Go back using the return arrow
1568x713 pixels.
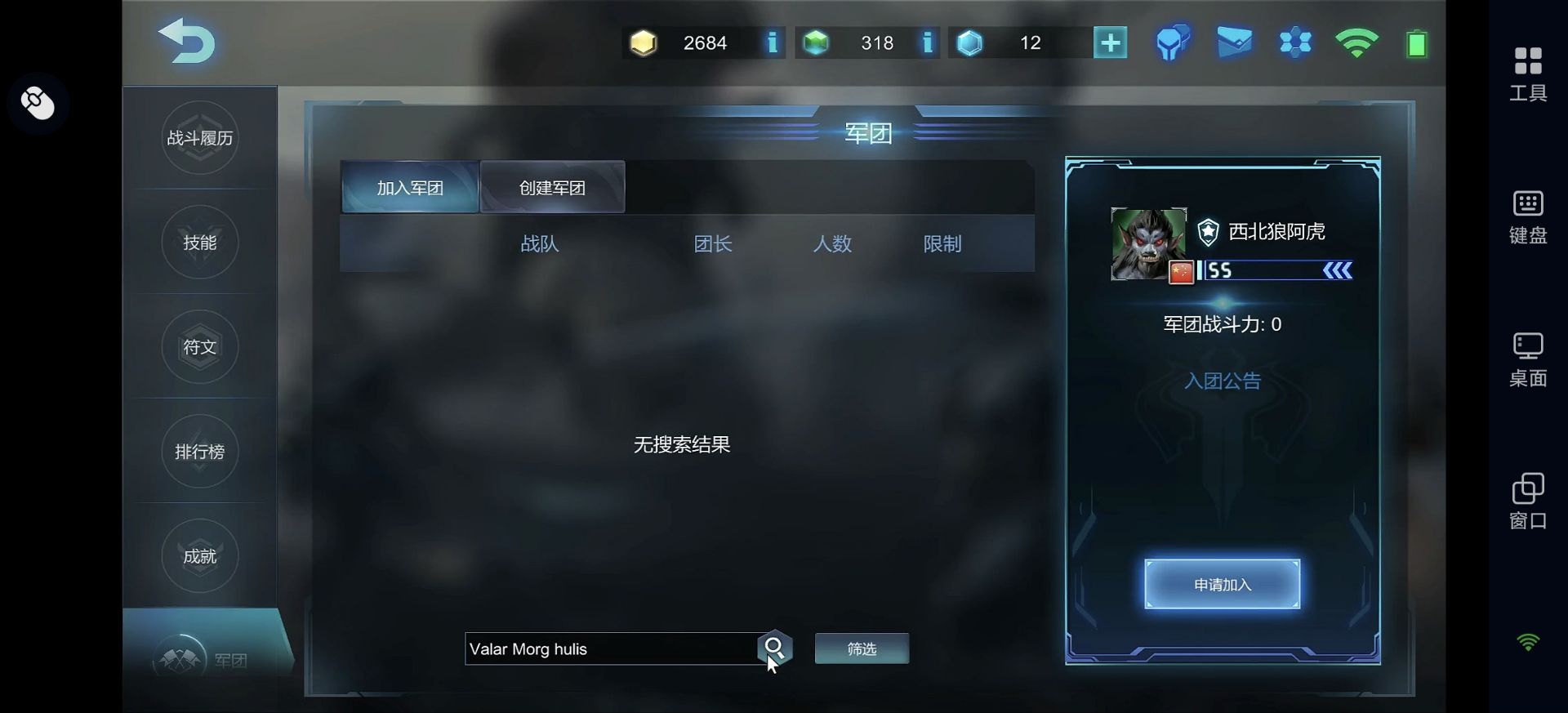[x=187, y=41]
